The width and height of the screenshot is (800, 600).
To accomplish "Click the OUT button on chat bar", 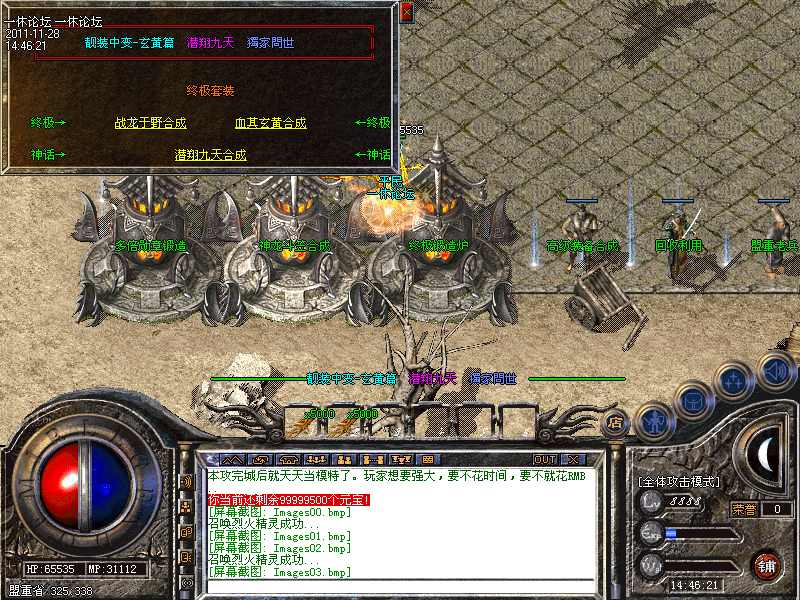I will tap(545, 459).
